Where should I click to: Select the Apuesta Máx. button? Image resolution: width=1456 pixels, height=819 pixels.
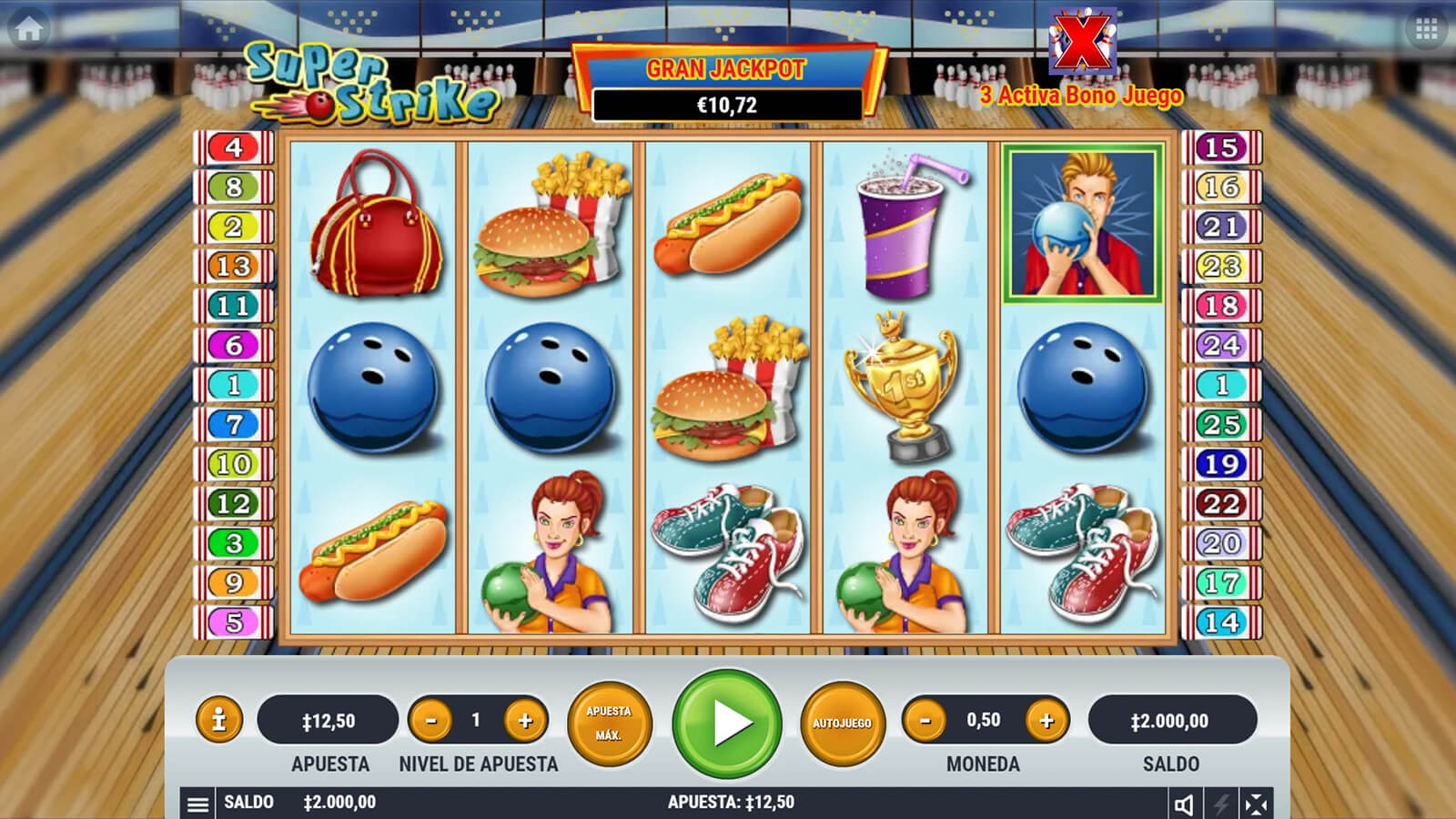(609, 723)
